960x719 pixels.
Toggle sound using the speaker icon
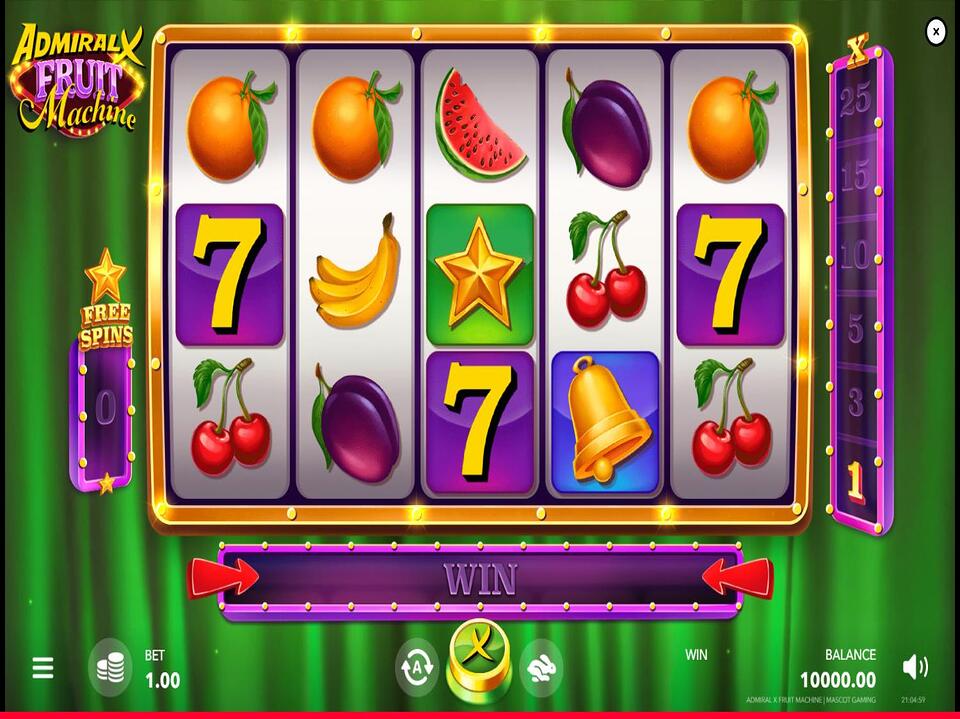pos(914,667)
